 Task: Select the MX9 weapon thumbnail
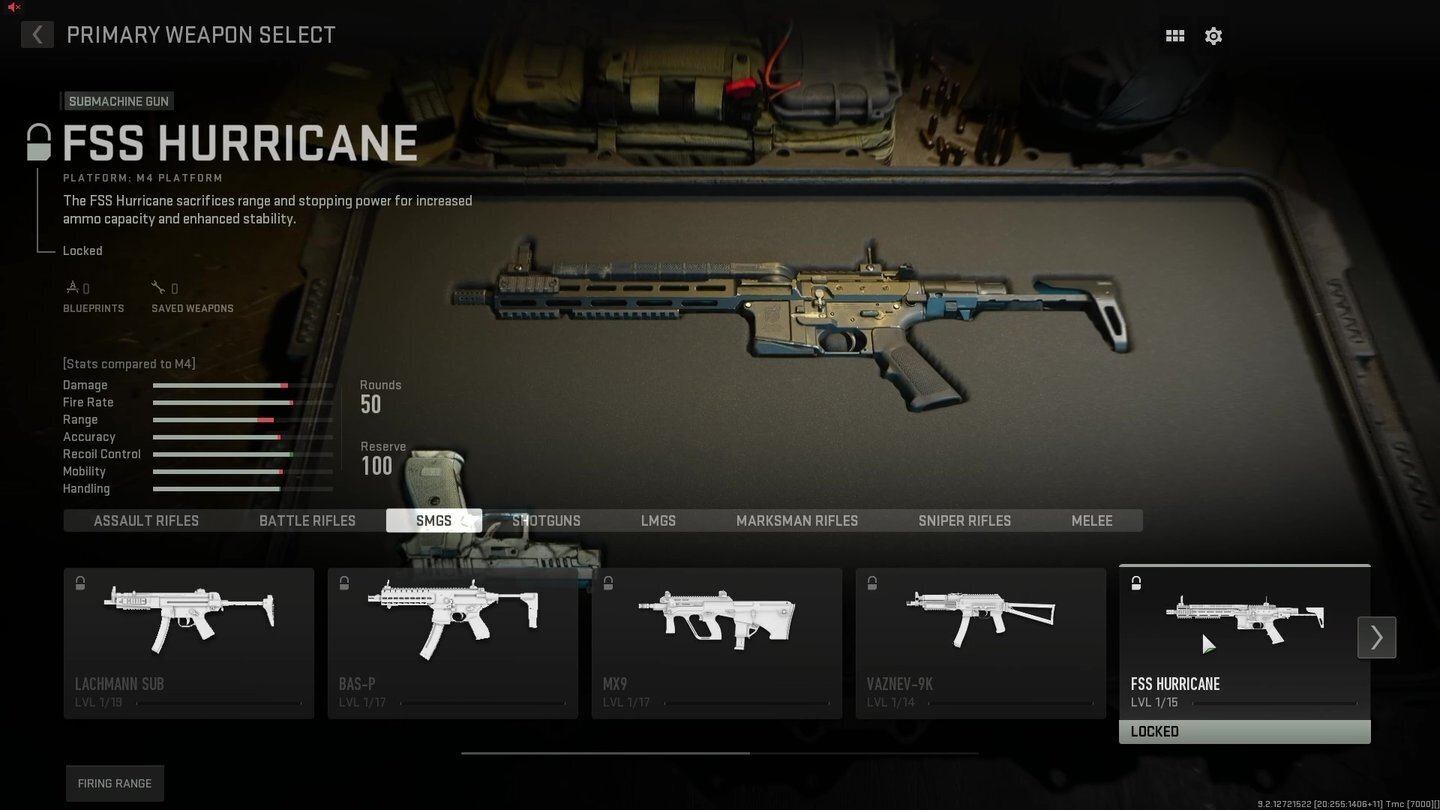tap(717, 620)
